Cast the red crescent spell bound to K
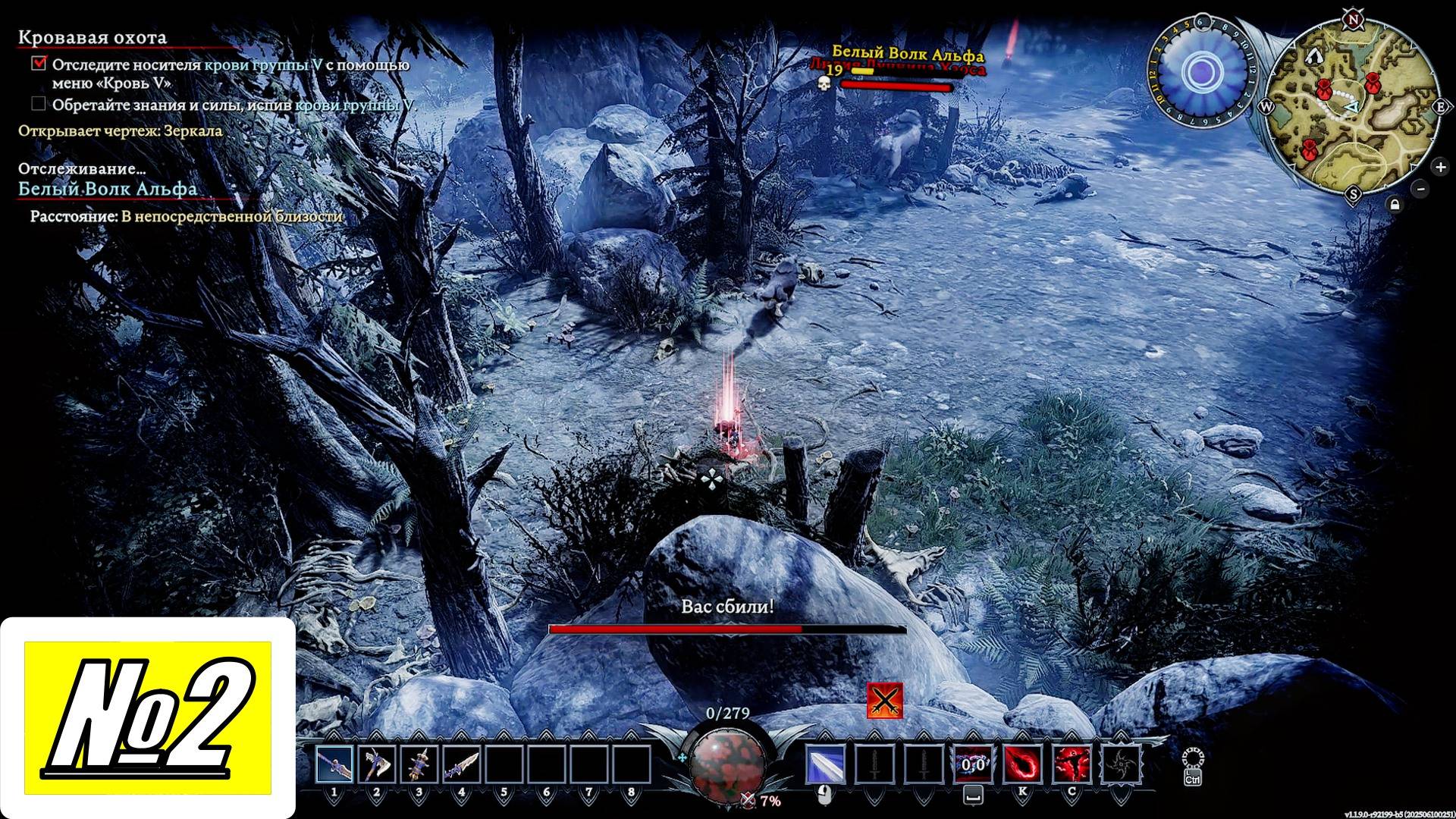Screen dimensions: 1456x819 click(x=1022, y=764)
